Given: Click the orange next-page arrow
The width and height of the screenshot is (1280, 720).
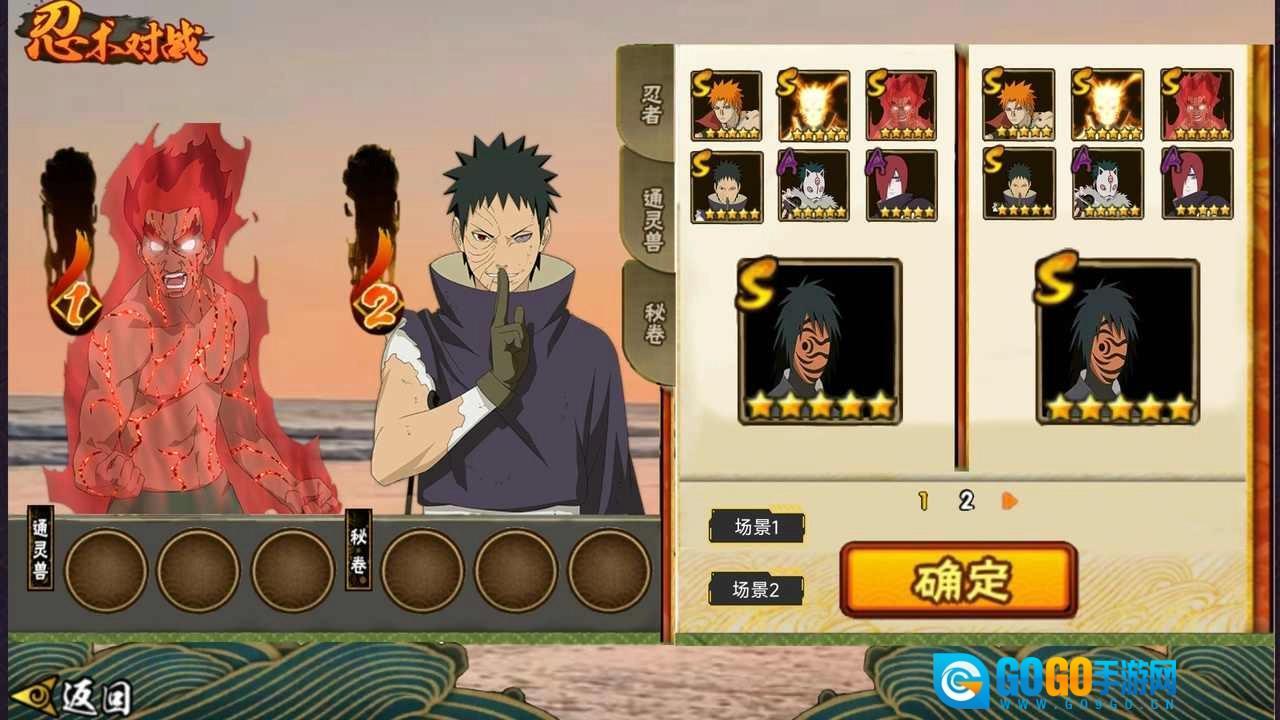Looking at the screenshot, I should coord(1009,500).
